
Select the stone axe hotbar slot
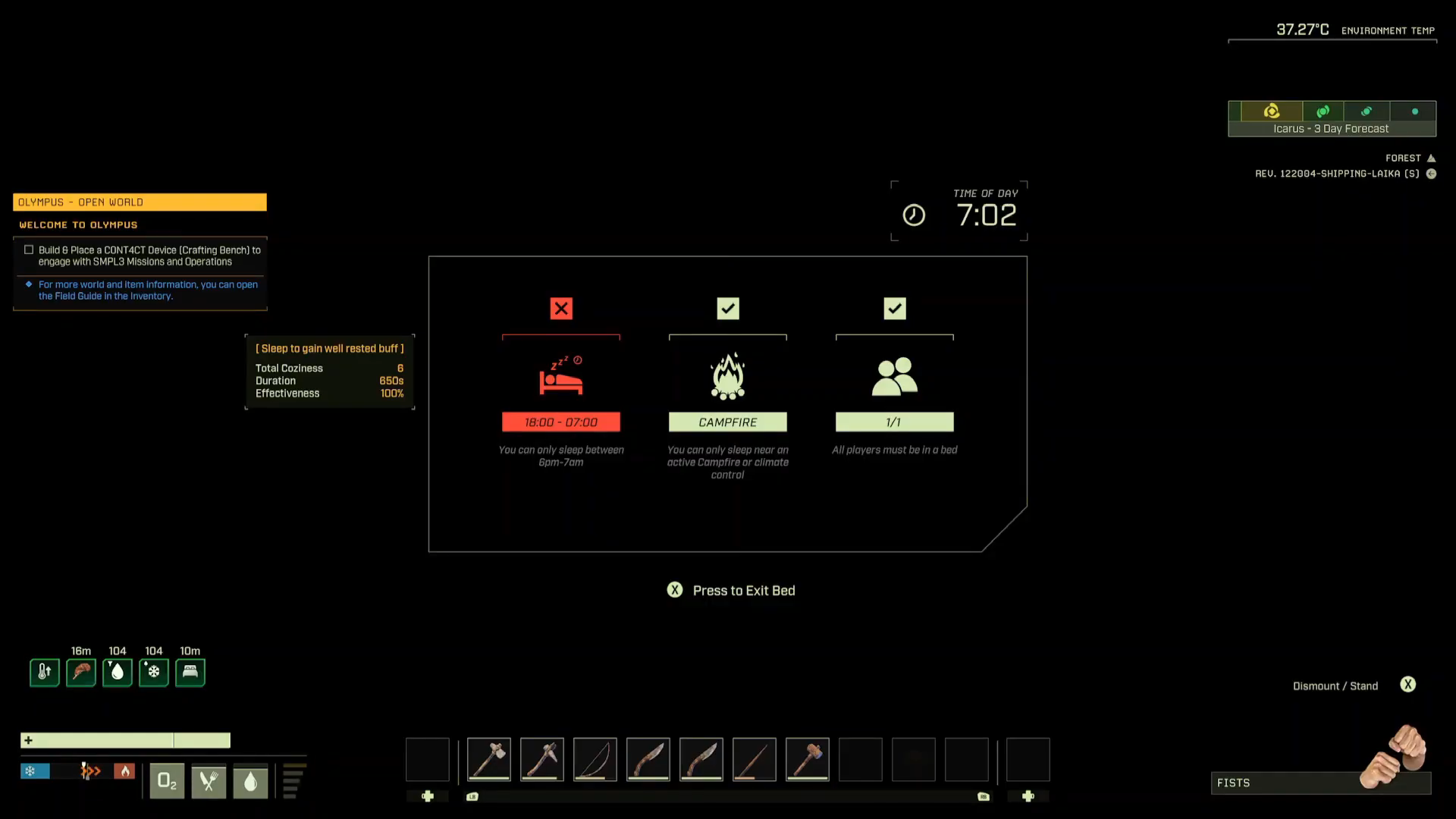pos(489,759)
